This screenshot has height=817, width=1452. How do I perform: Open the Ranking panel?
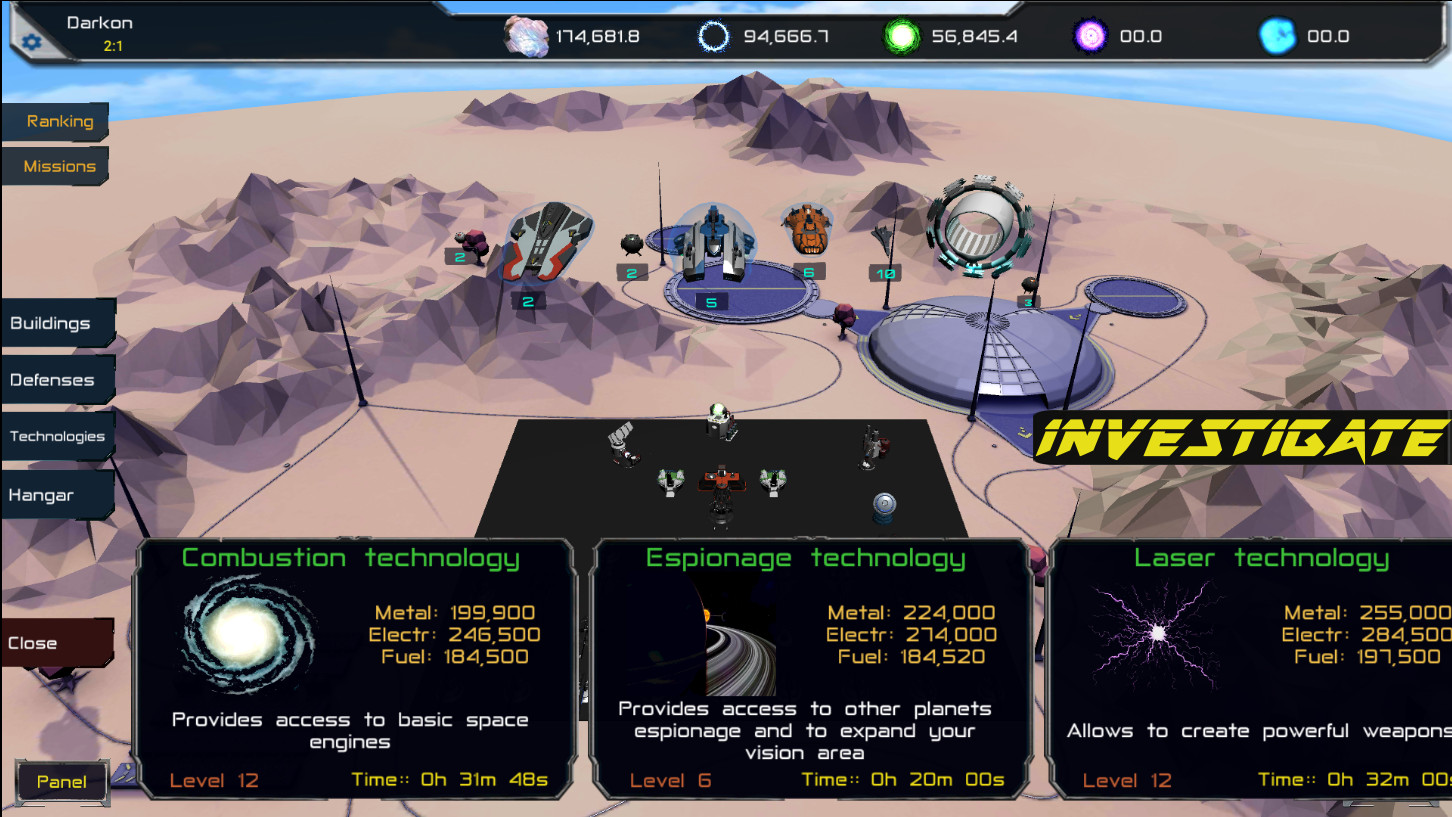58,121
